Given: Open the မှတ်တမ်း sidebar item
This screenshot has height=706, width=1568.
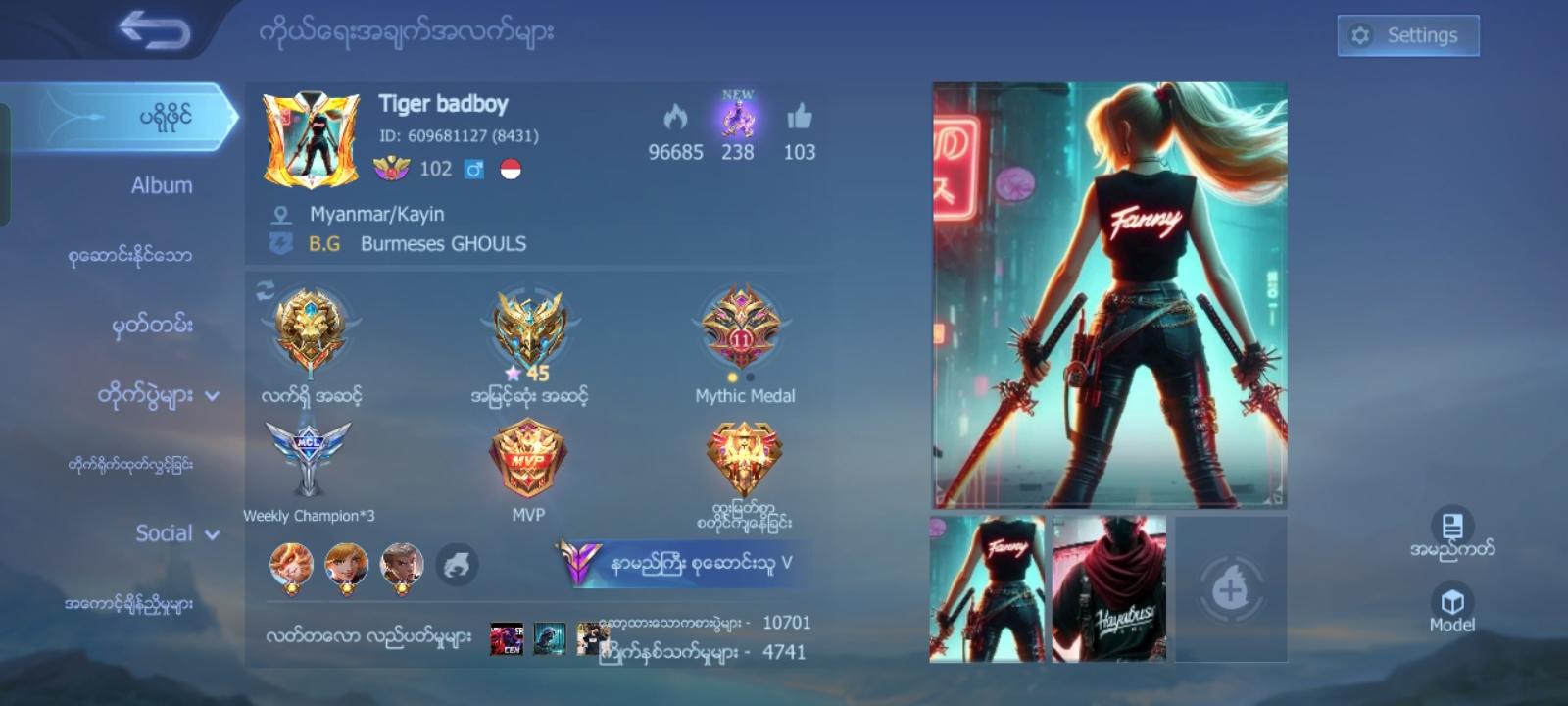Looking at the screenshot, I should pyautogui.click(x=152, y=325).
